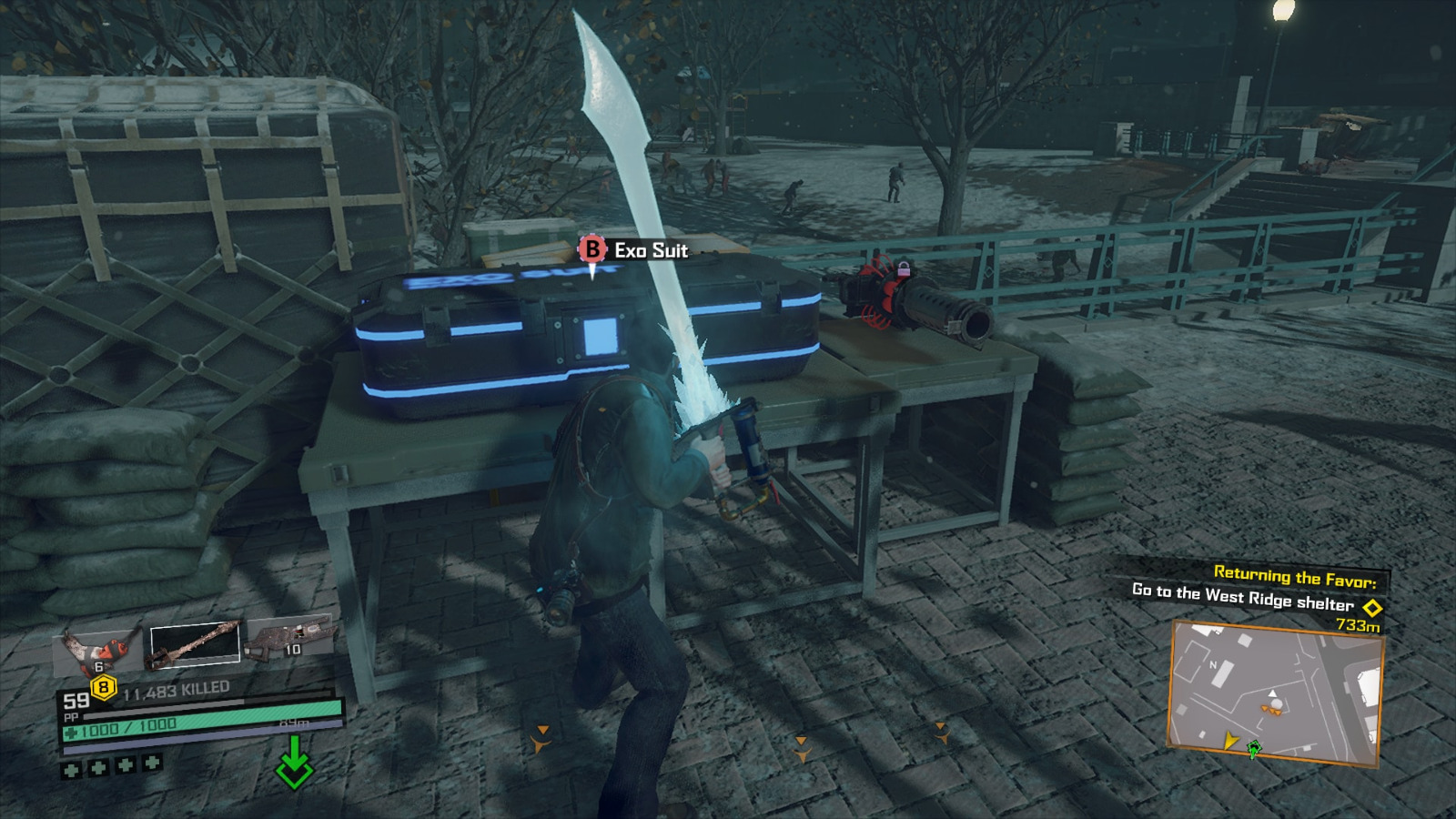1456x819 pixels.
Task: Click the yellow waypoint diamond icon
Action: click(1372, 605)
